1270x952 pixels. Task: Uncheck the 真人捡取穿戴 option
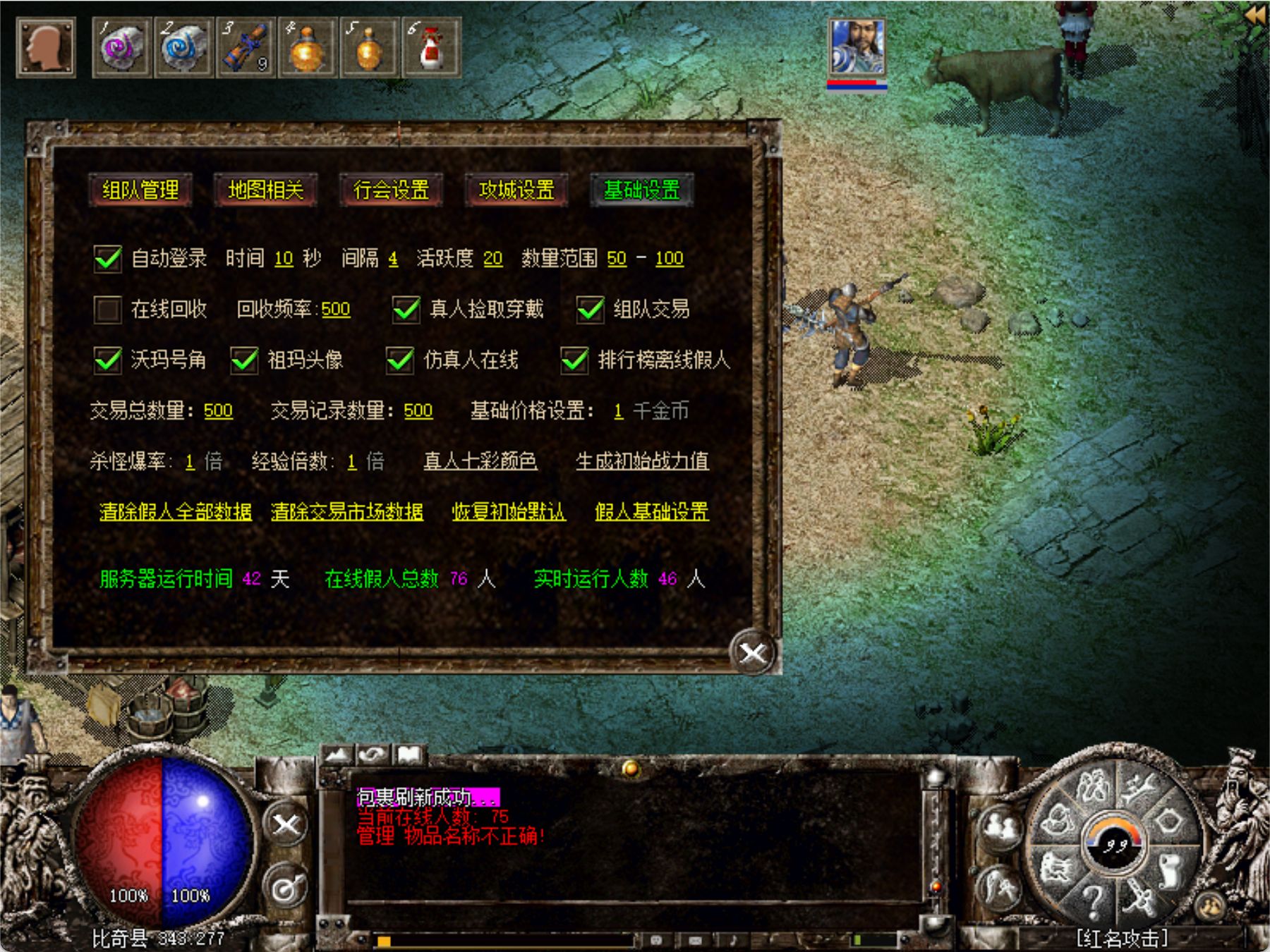(406, 309)
